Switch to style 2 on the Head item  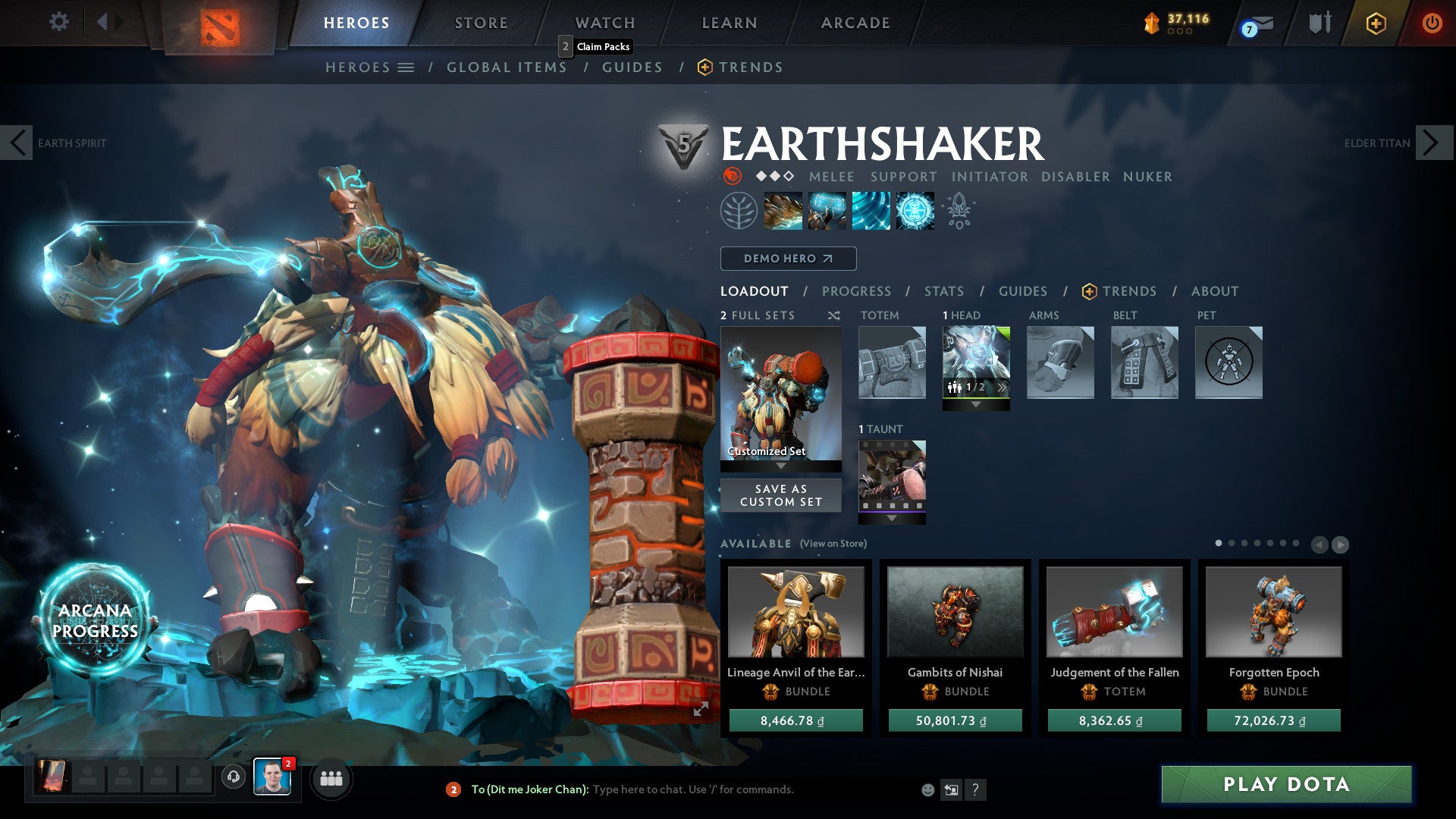pyautogui.click(x=1001, y=387)
